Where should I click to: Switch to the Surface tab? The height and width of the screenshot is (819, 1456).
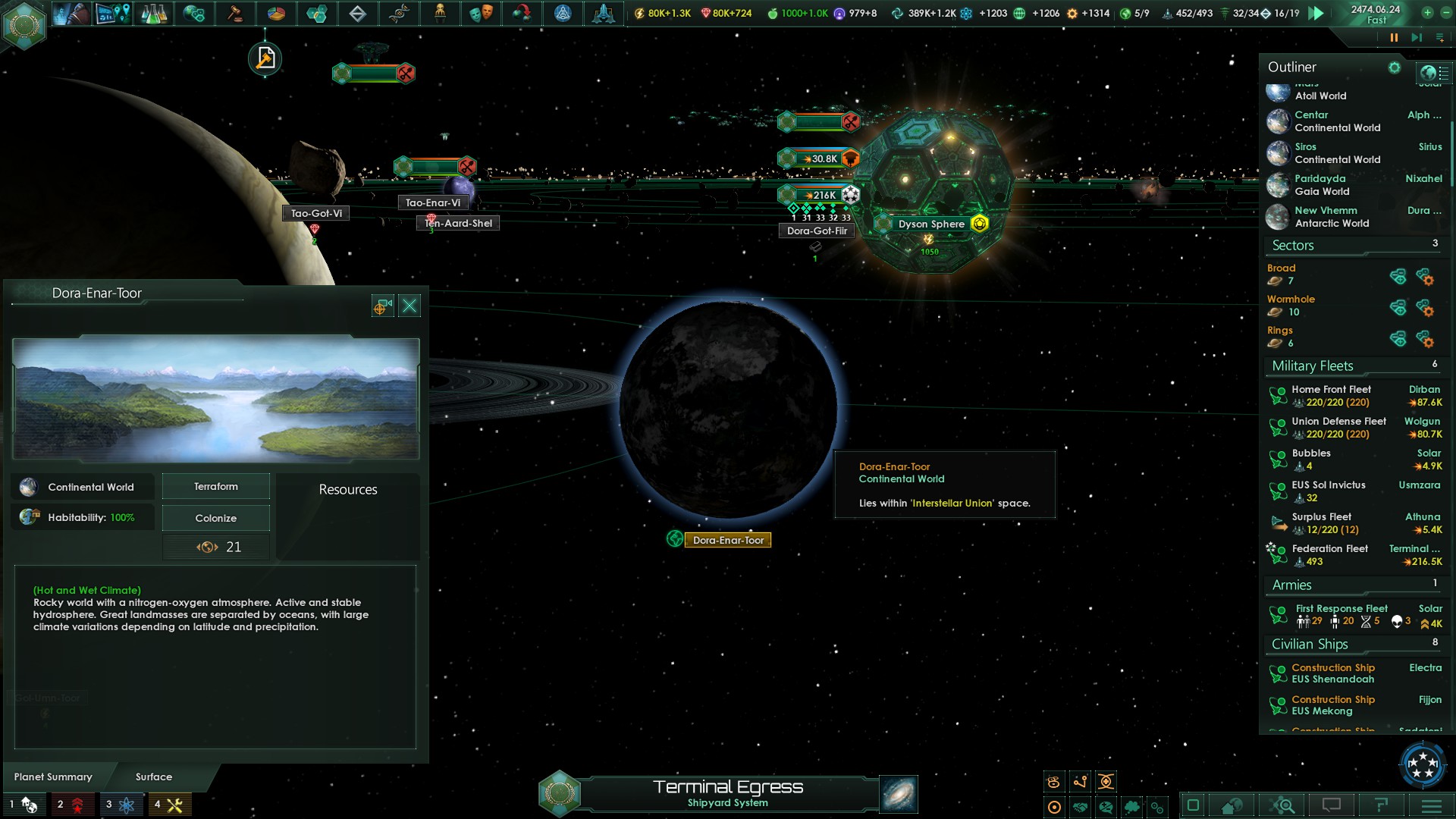(x=152, y=777)
